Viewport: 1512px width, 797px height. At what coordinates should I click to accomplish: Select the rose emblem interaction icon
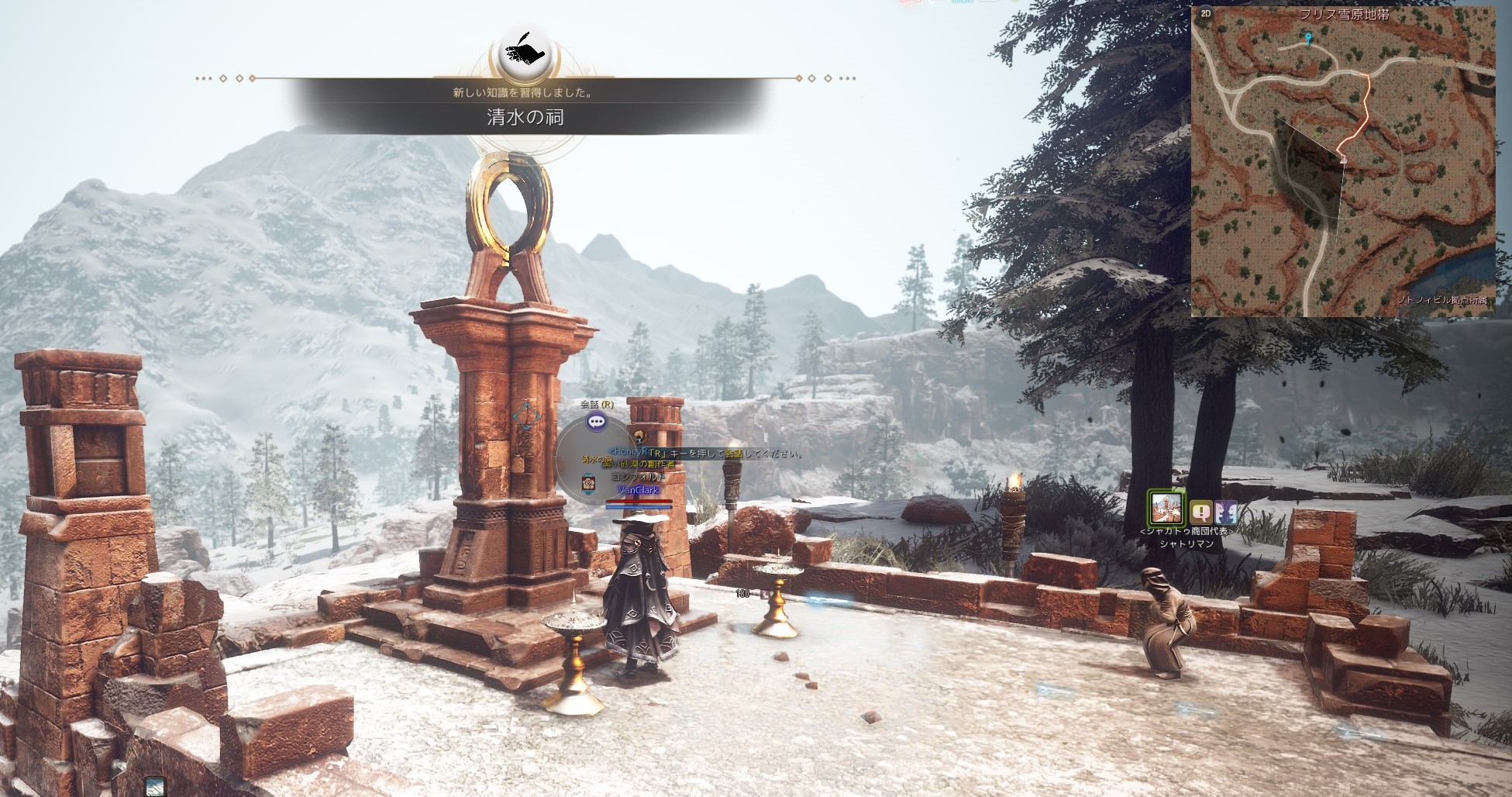(x=588, y=482)
